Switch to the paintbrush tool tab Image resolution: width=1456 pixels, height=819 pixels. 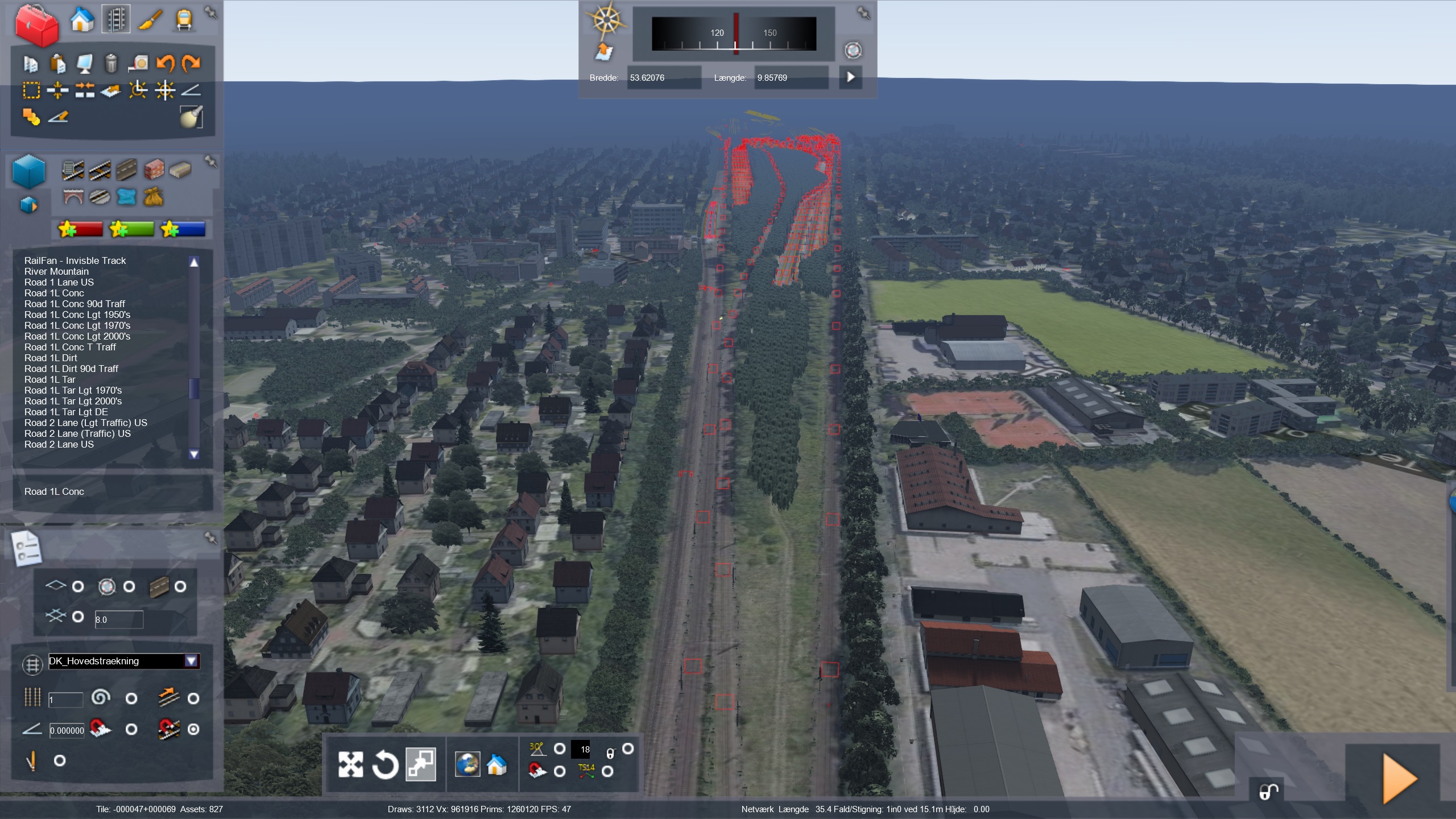151,20
